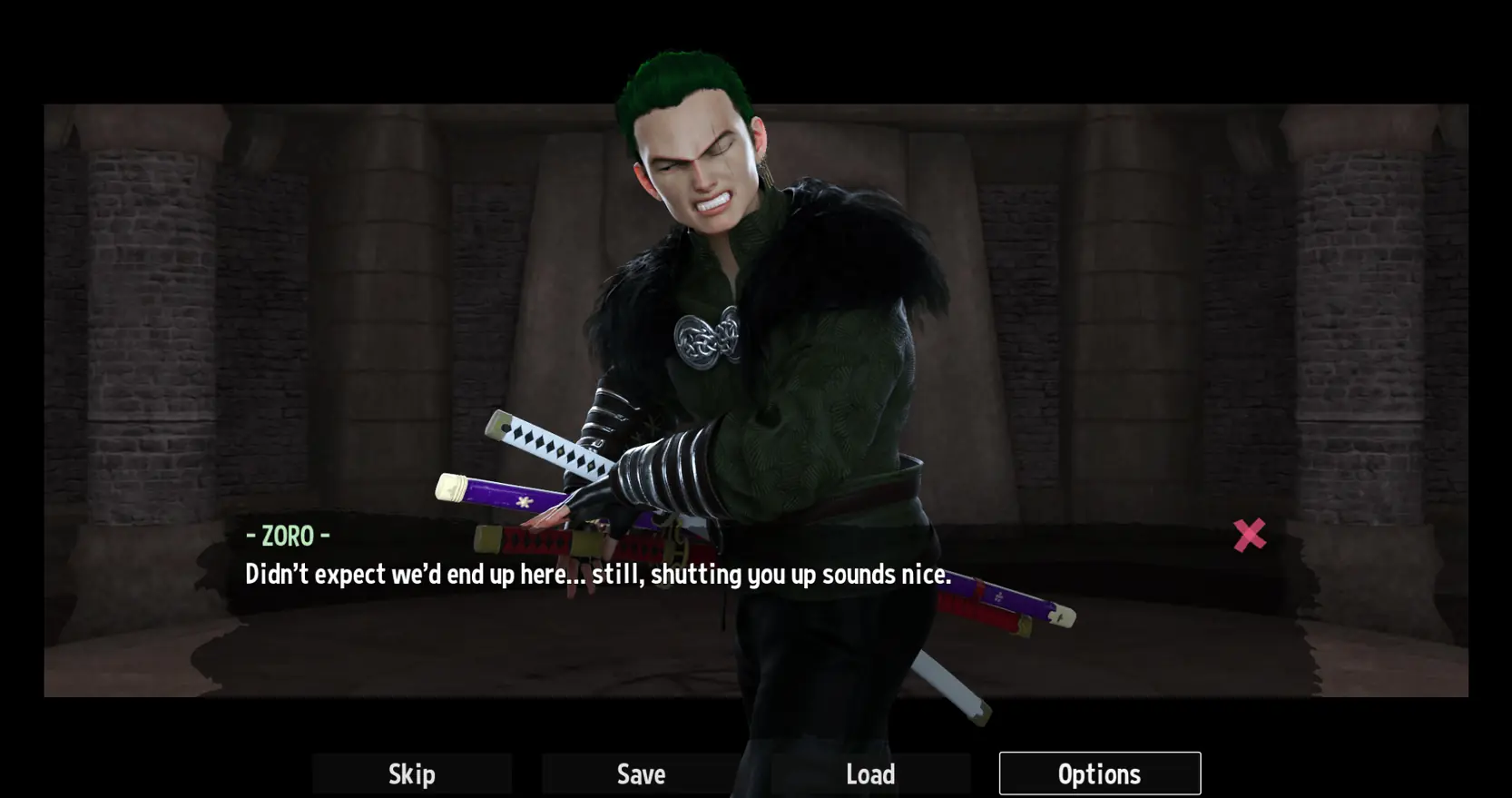Open the Load menu
Screen dimensions: 1512x798
coord(870,773)
